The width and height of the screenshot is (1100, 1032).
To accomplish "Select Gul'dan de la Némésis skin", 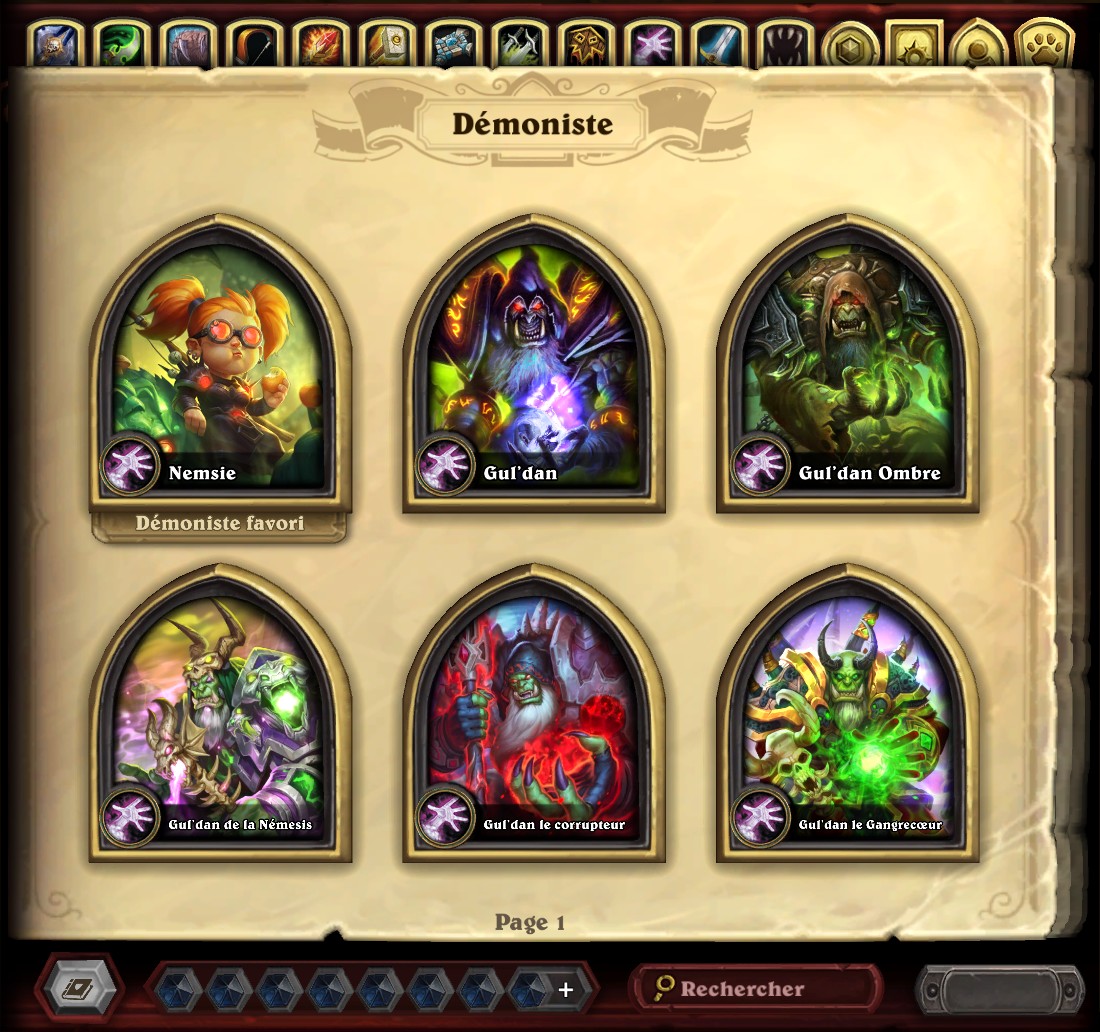I will tap(220, 715).
